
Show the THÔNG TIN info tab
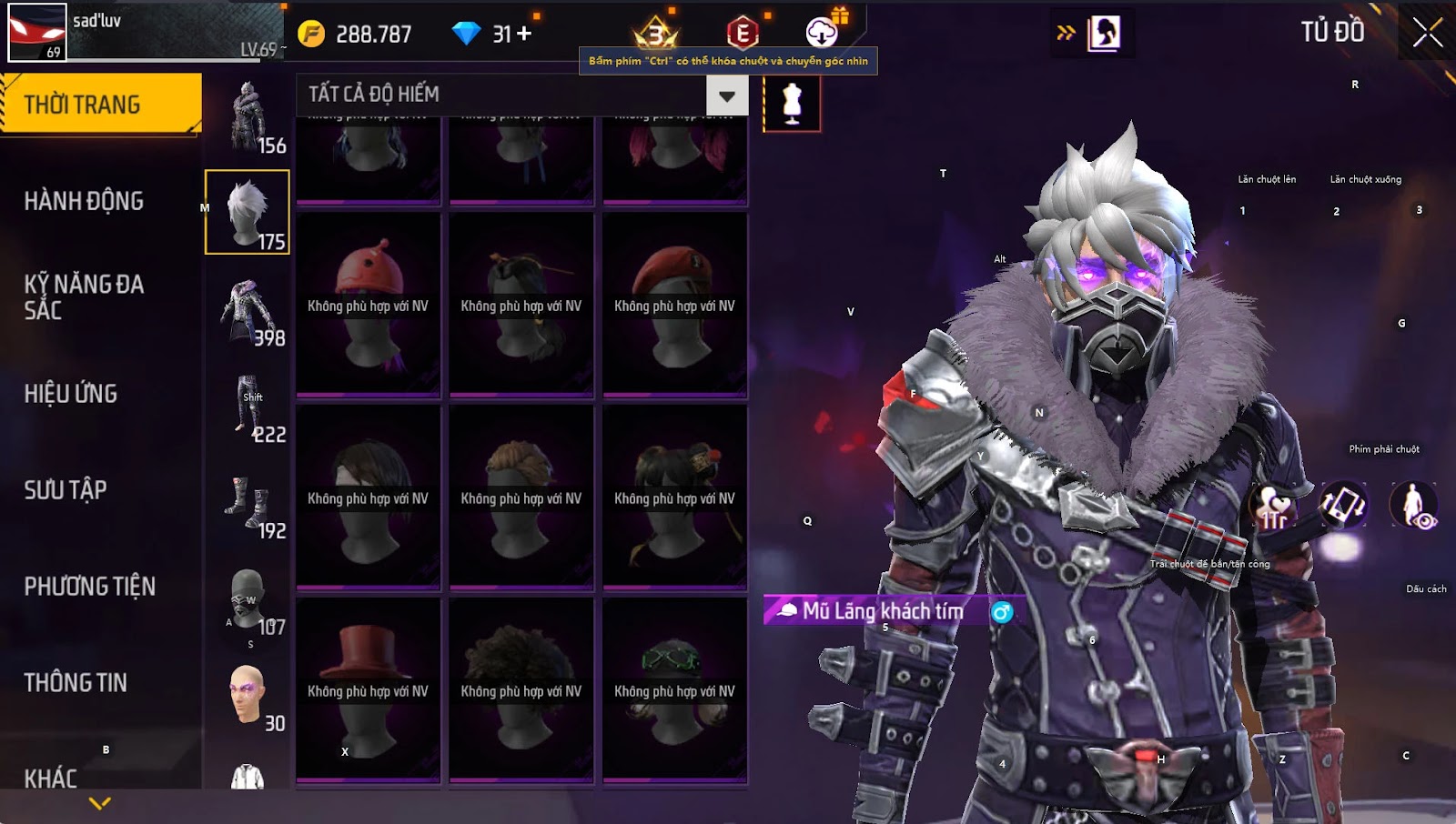[x=76, y=683]
